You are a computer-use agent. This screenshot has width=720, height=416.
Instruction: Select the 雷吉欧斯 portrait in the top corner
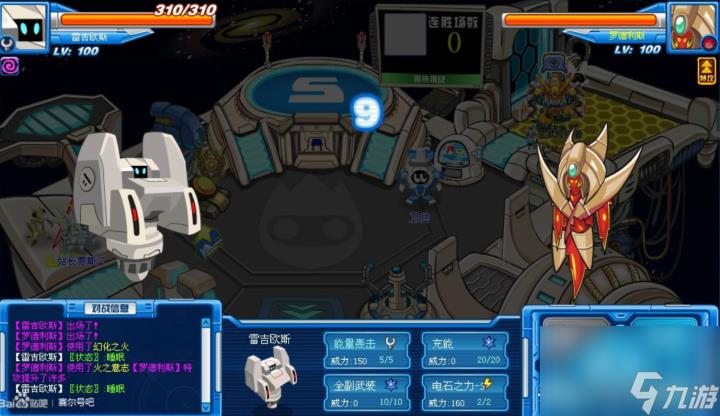point(25,22)
